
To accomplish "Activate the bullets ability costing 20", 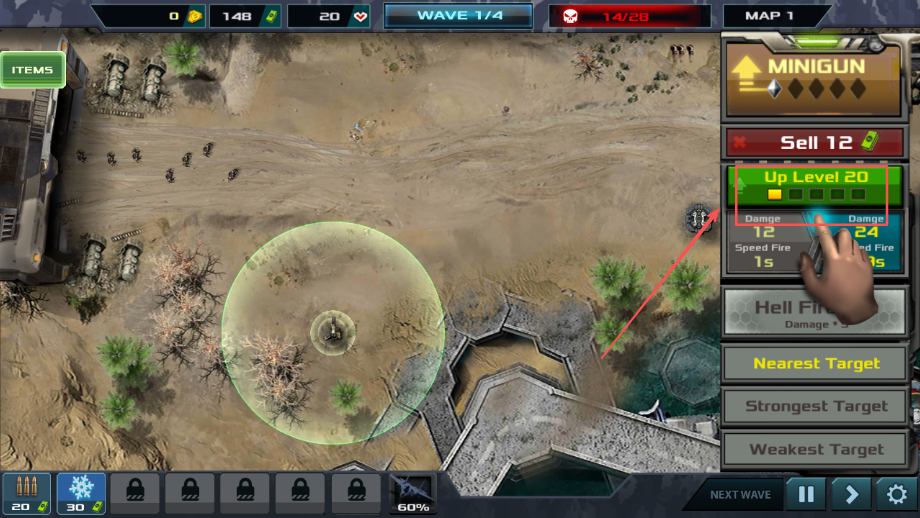I will [x=27, y=493].
